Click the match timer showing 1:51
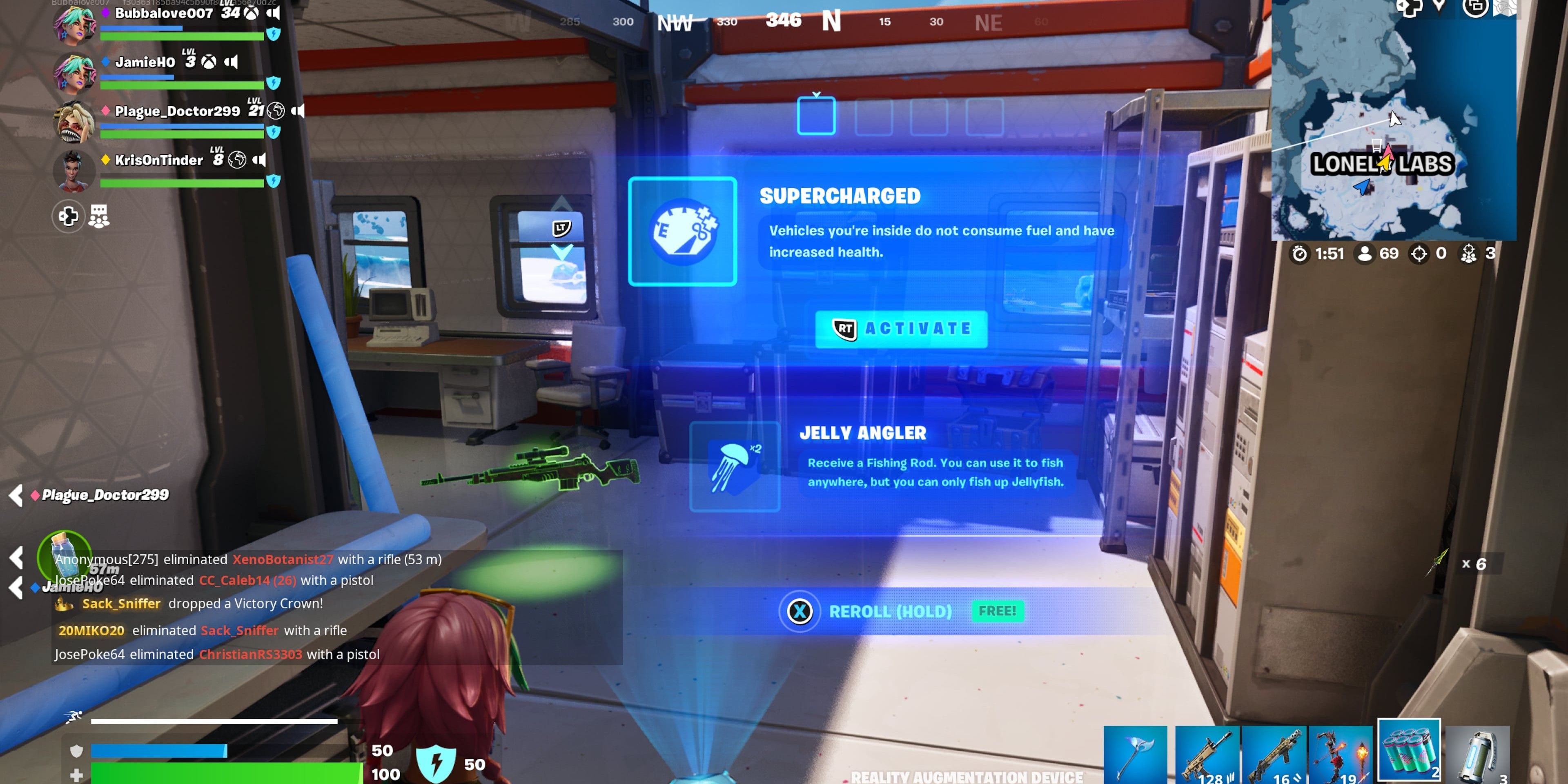The height and width of the screenshot is (784, 1568). (1324, 254)
